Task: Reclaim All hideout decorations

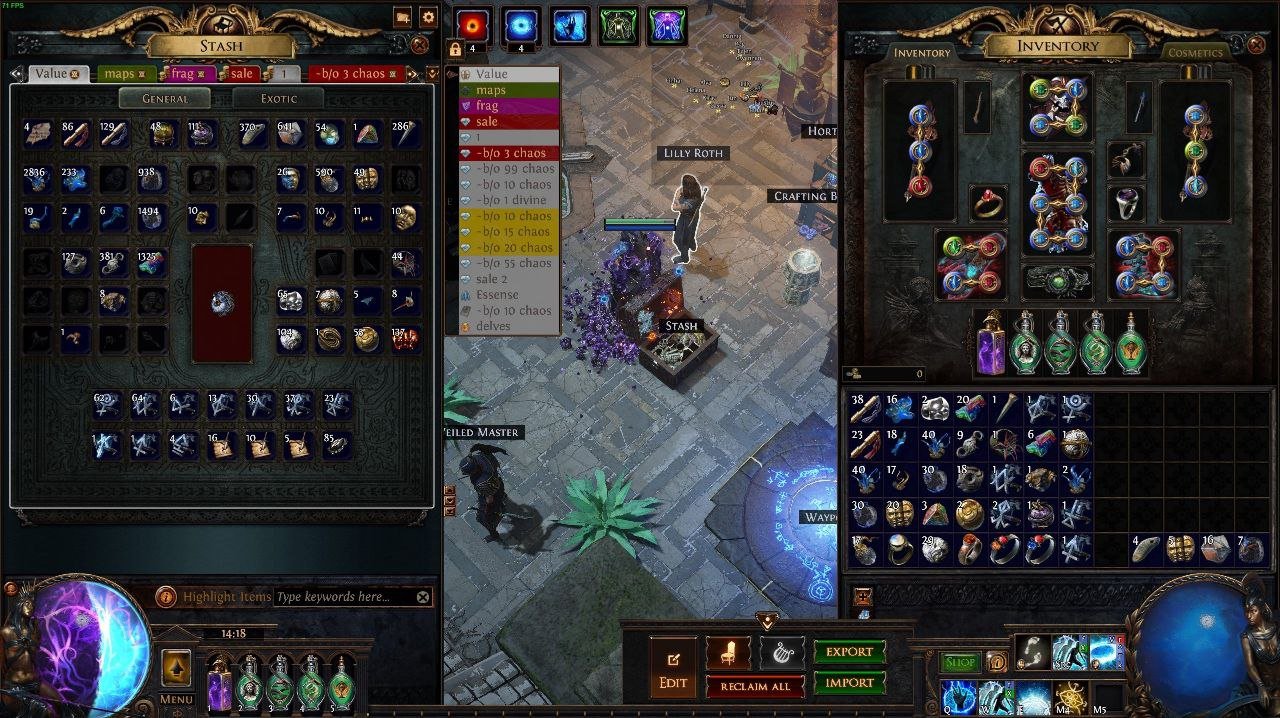Action: point(755,686)
